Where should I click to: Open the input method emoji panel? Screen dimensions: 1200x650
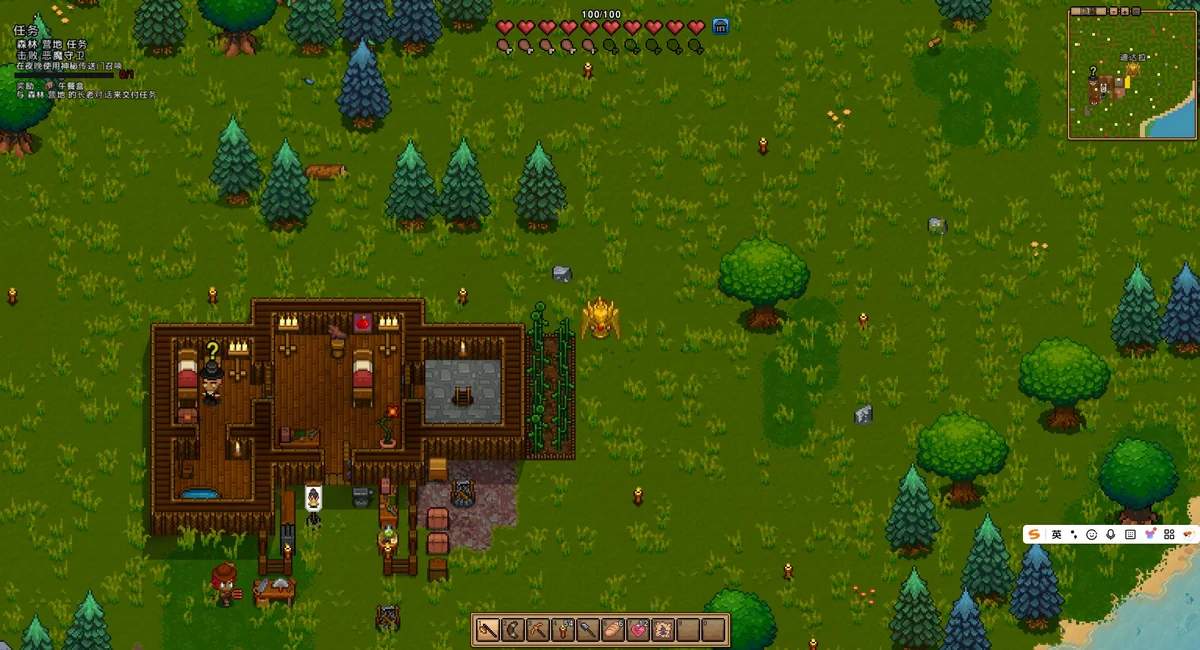1092,535
